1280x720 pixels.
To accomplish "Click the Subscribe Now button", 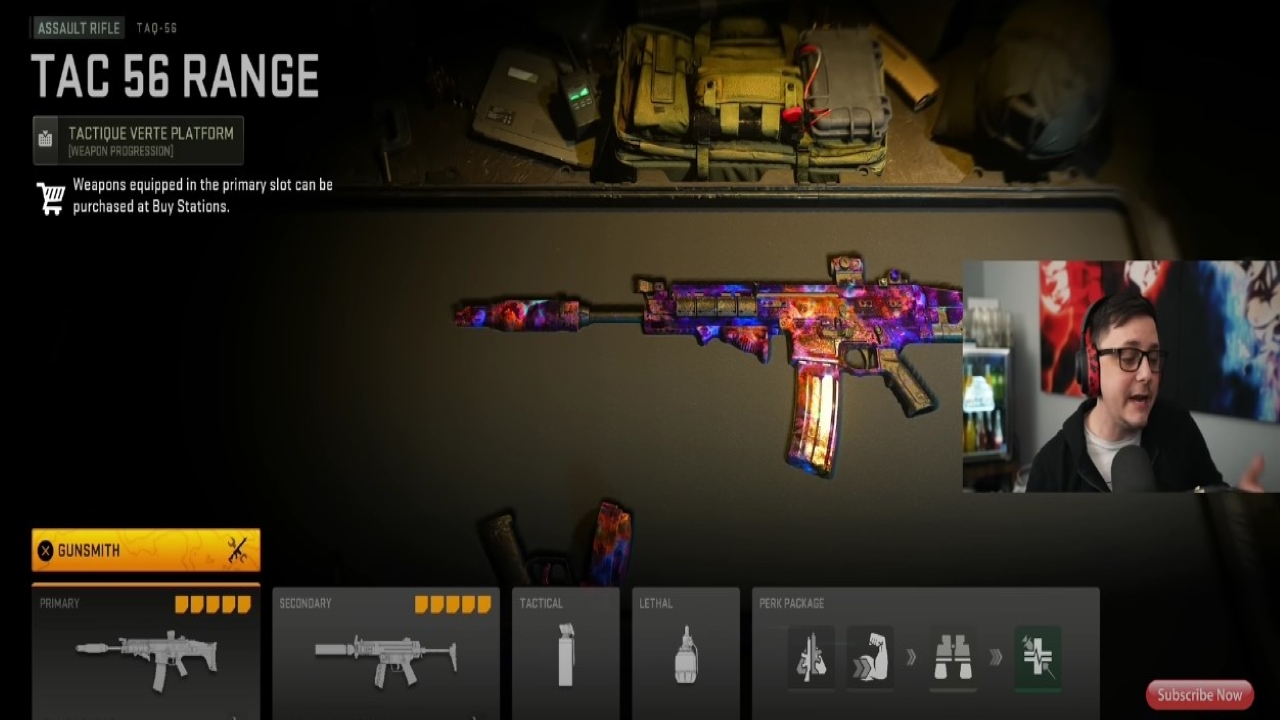I will (x=1198, y=694).
